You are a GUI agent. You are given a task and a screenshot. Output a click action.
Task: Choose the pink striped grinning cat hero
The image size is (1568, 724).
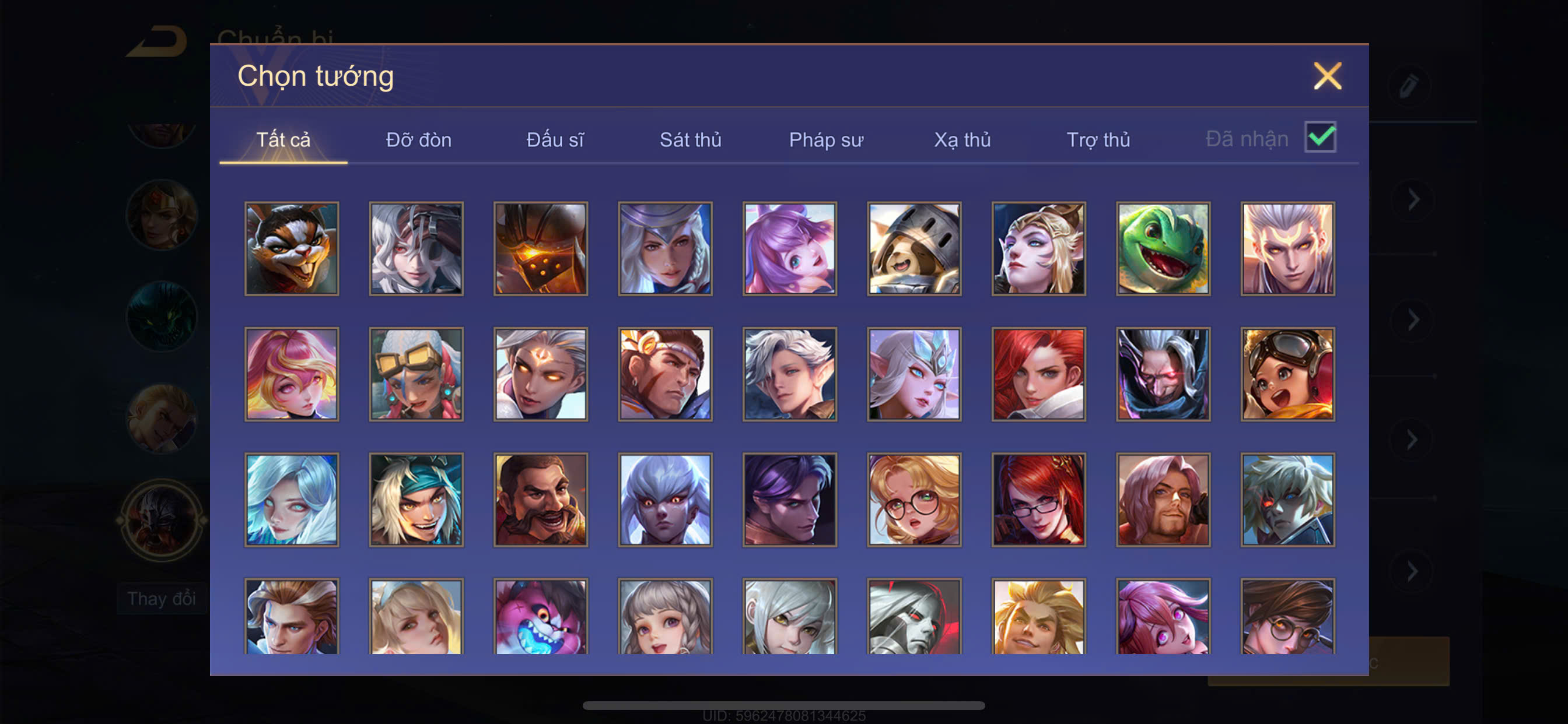541,617
